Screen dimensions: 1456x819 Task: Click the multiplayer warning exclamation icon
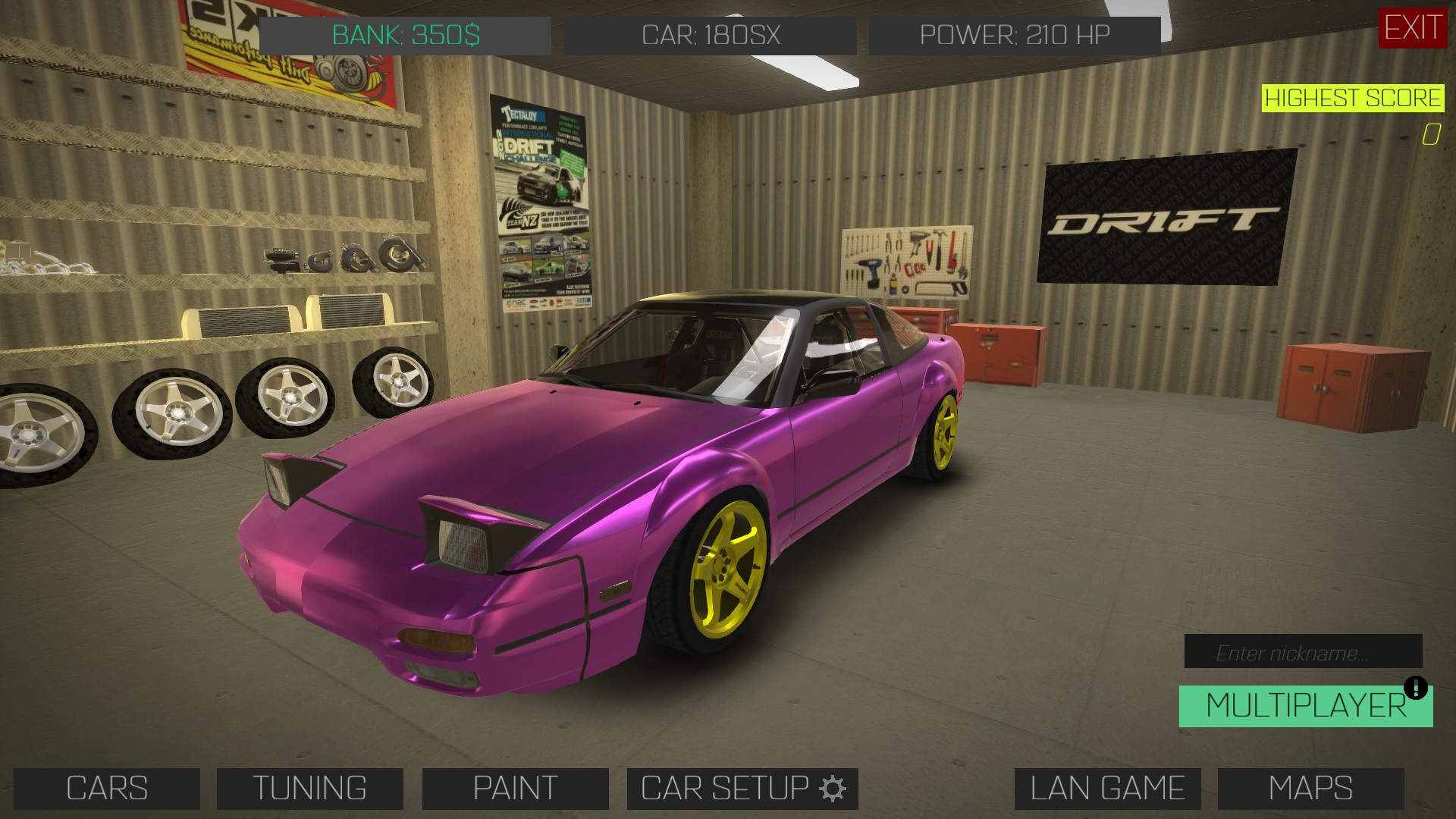pyautogui.click(x=1416, y=689)
